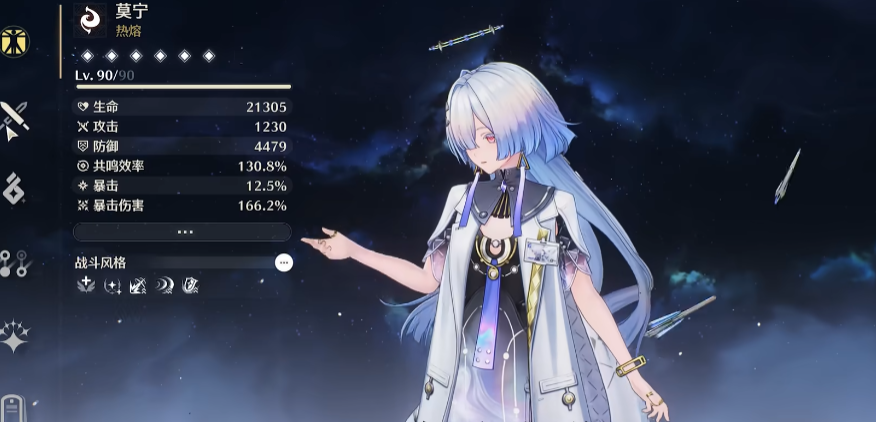The width and height of the screenshot is (876, 422).
Task: Switch to the weapon tab
Action: pyautogui.click(x=15, y=119)
